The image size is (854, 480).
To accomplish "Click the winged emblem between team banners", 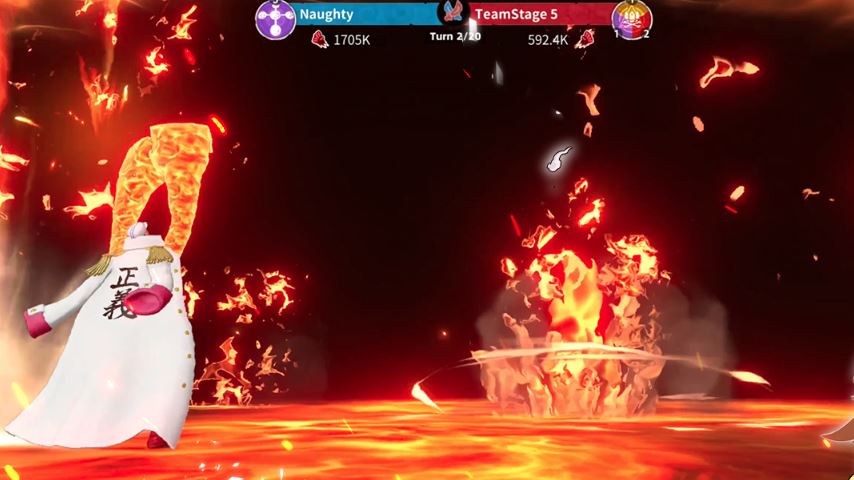I will coord(455,13).
